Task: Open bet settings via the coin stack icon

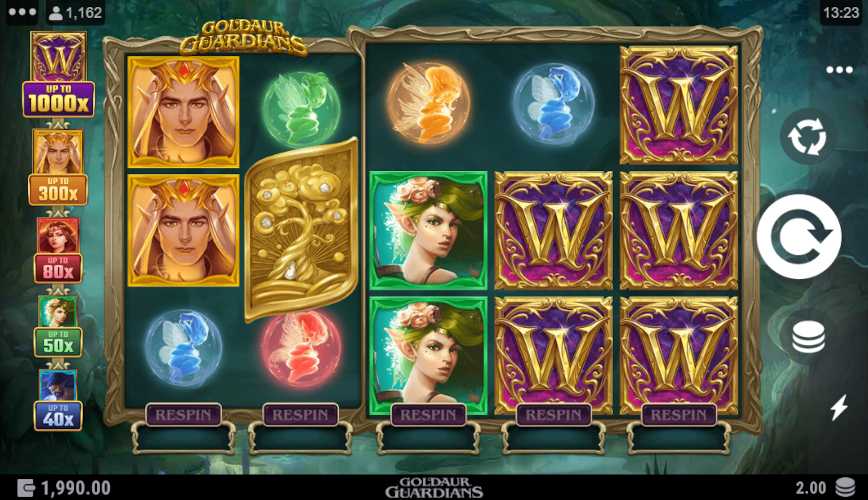Action: click(x=808, y=337)
